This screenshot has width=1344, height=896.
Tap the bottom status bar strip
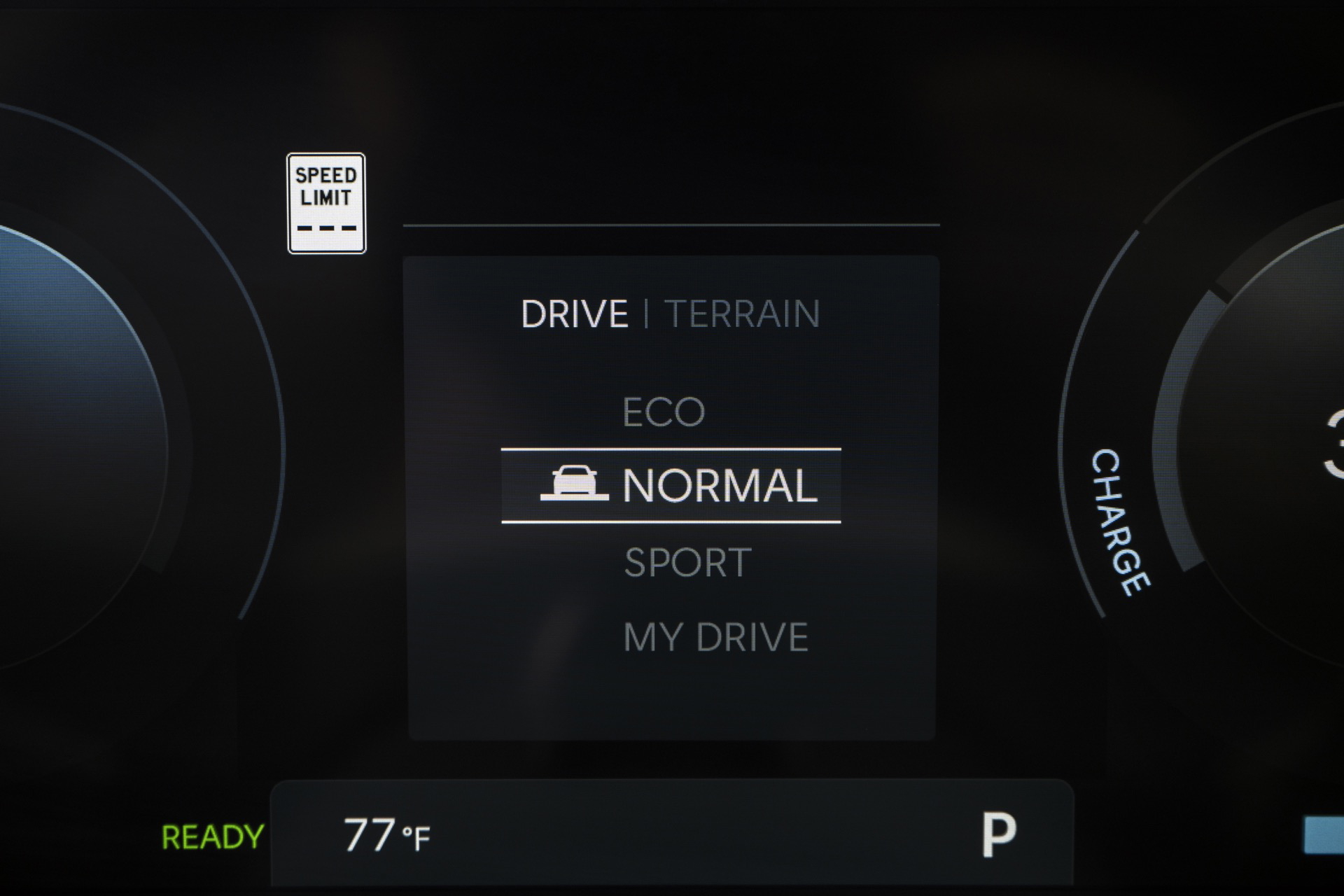click(672, 834)
